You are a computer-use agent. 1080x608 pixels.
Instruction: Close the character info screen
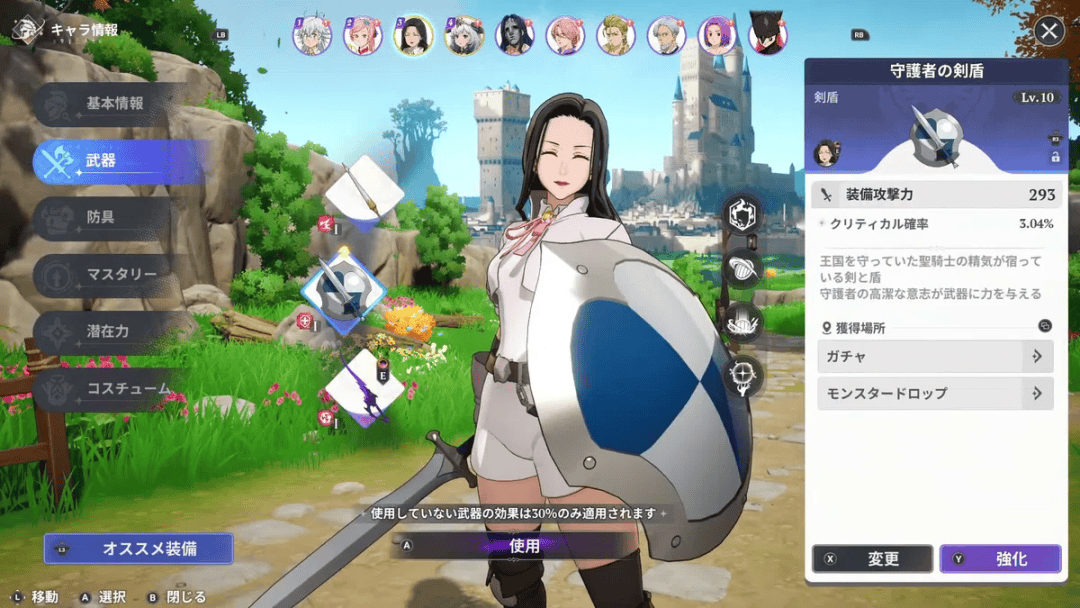point(1049,31)
